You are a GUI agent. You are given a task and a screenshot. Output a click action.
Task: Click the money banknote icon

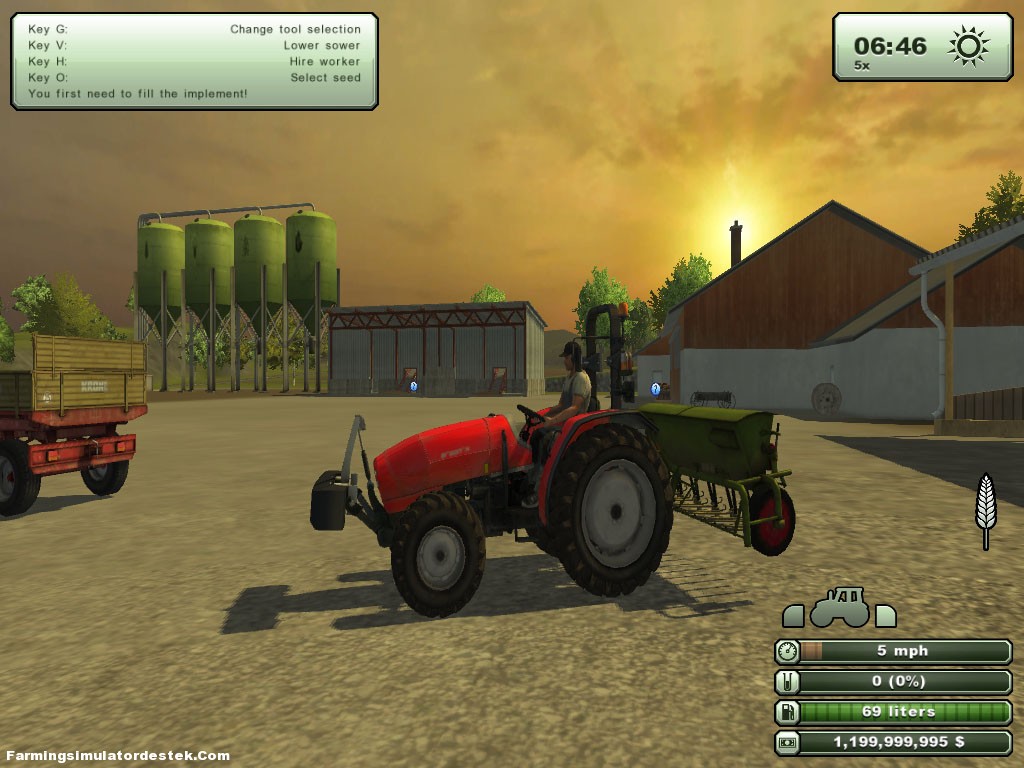[788, 743]
